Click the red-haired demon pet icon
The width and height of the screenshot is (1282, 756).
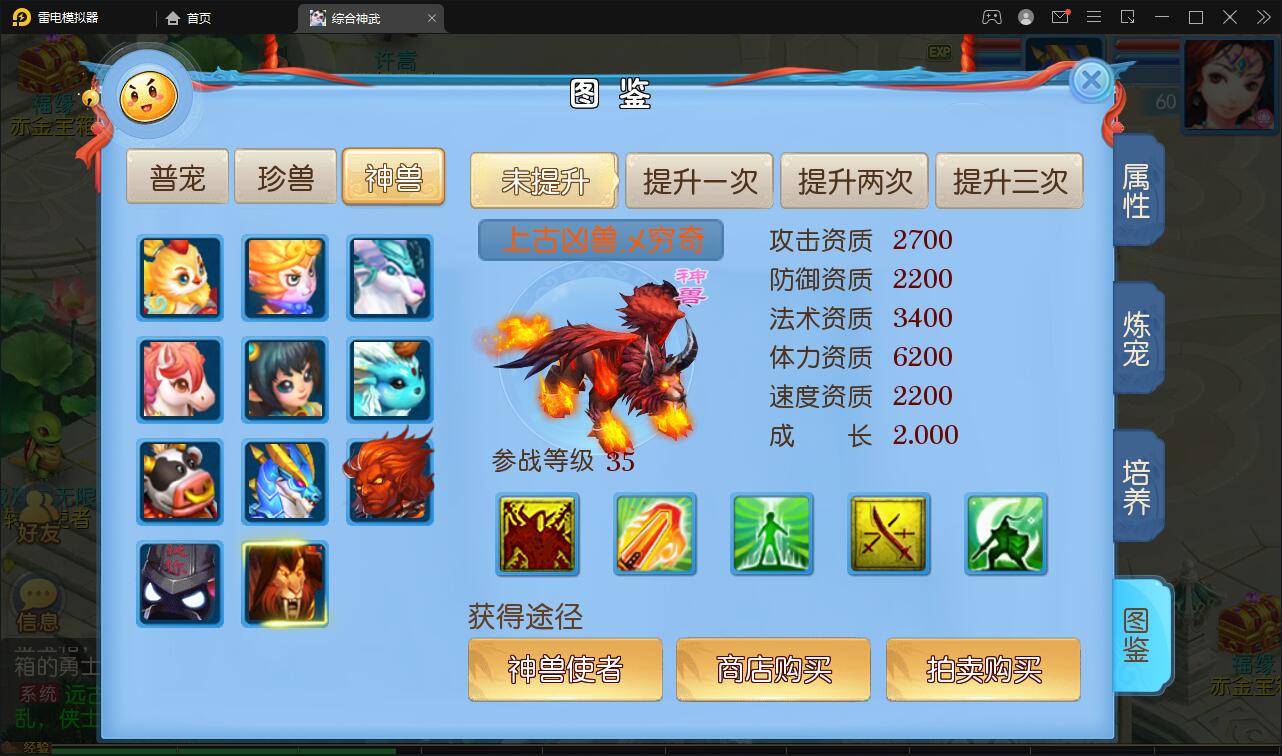(x=390, y=483)
